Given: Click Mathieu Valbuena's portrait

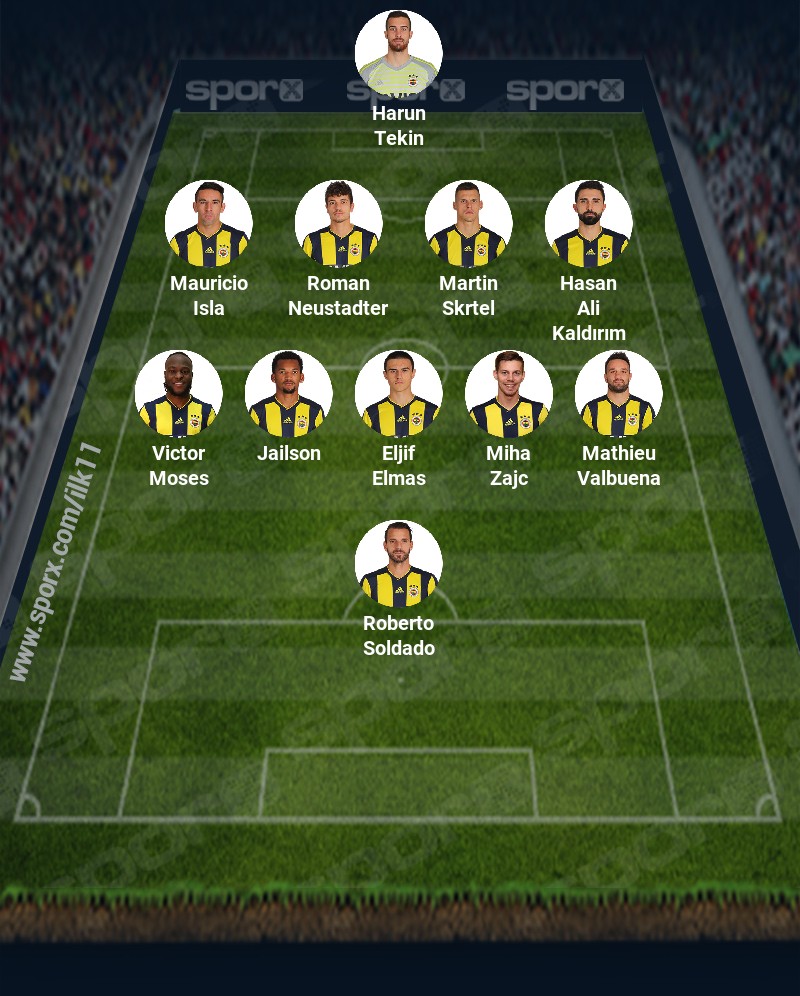Looking at the screenshot, I should 618,394.
